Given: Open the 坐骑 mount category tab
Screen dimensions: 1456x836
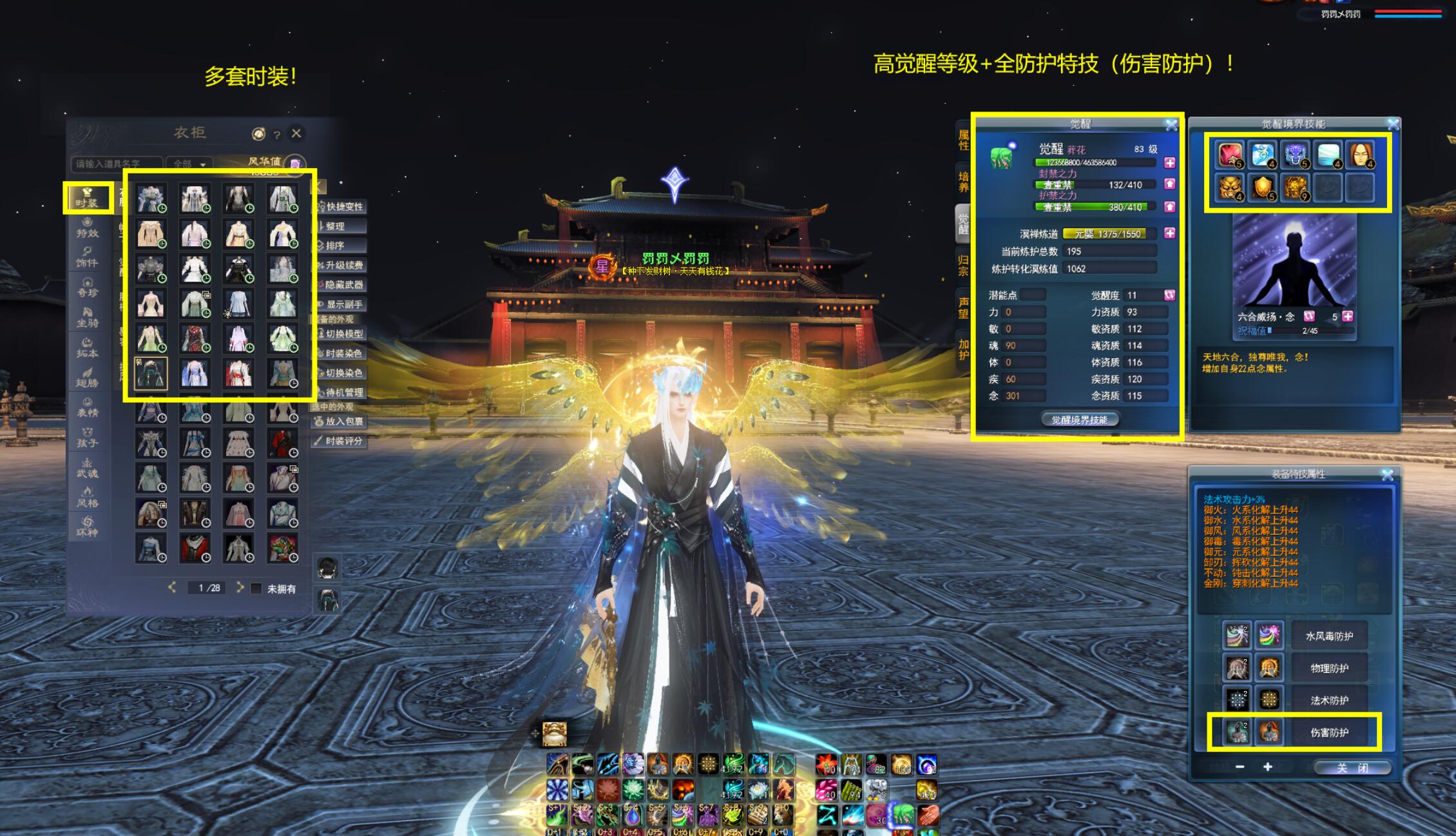Looking at the screenshot, I should [x=87, y=317].
